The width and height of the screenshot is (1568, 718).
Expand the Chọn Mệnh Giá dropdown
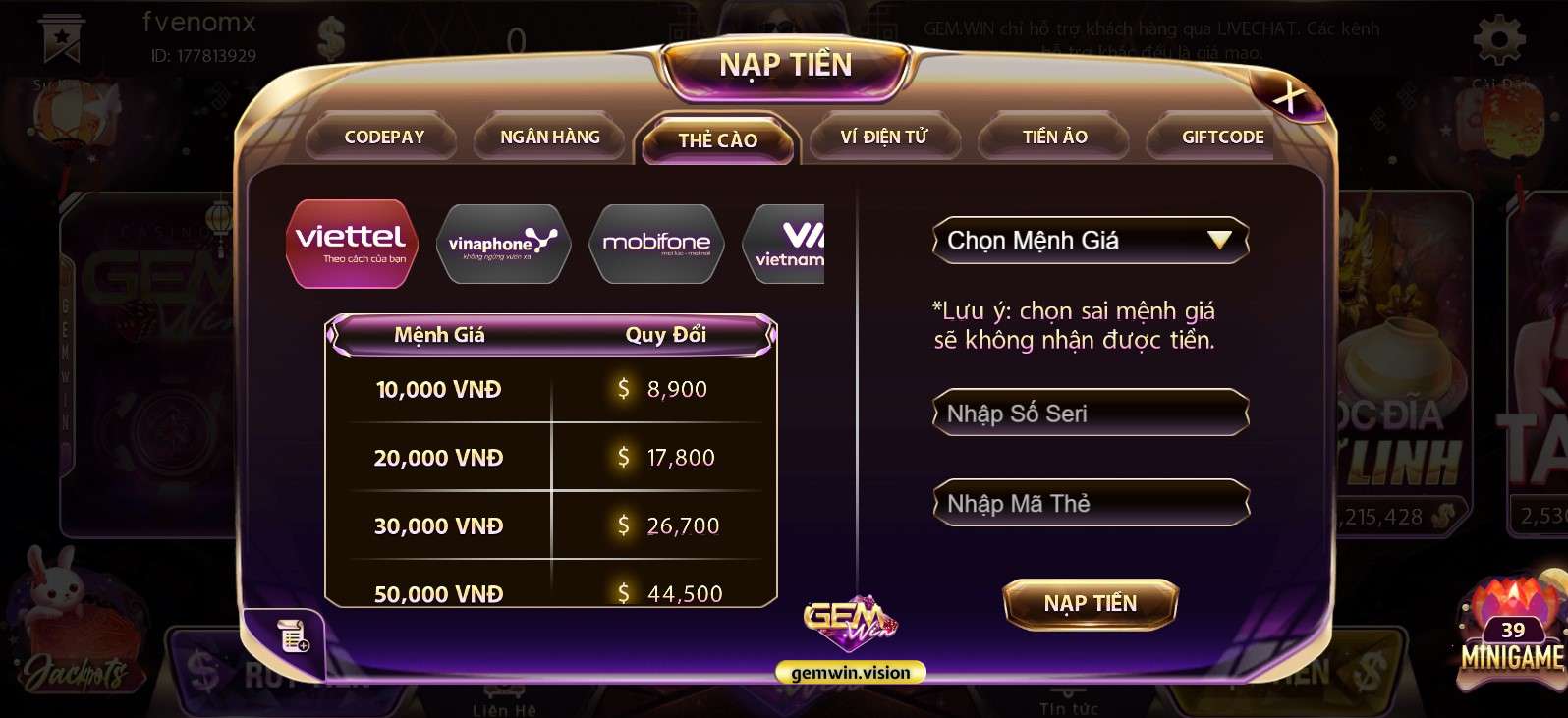(x=1091, y=240)
